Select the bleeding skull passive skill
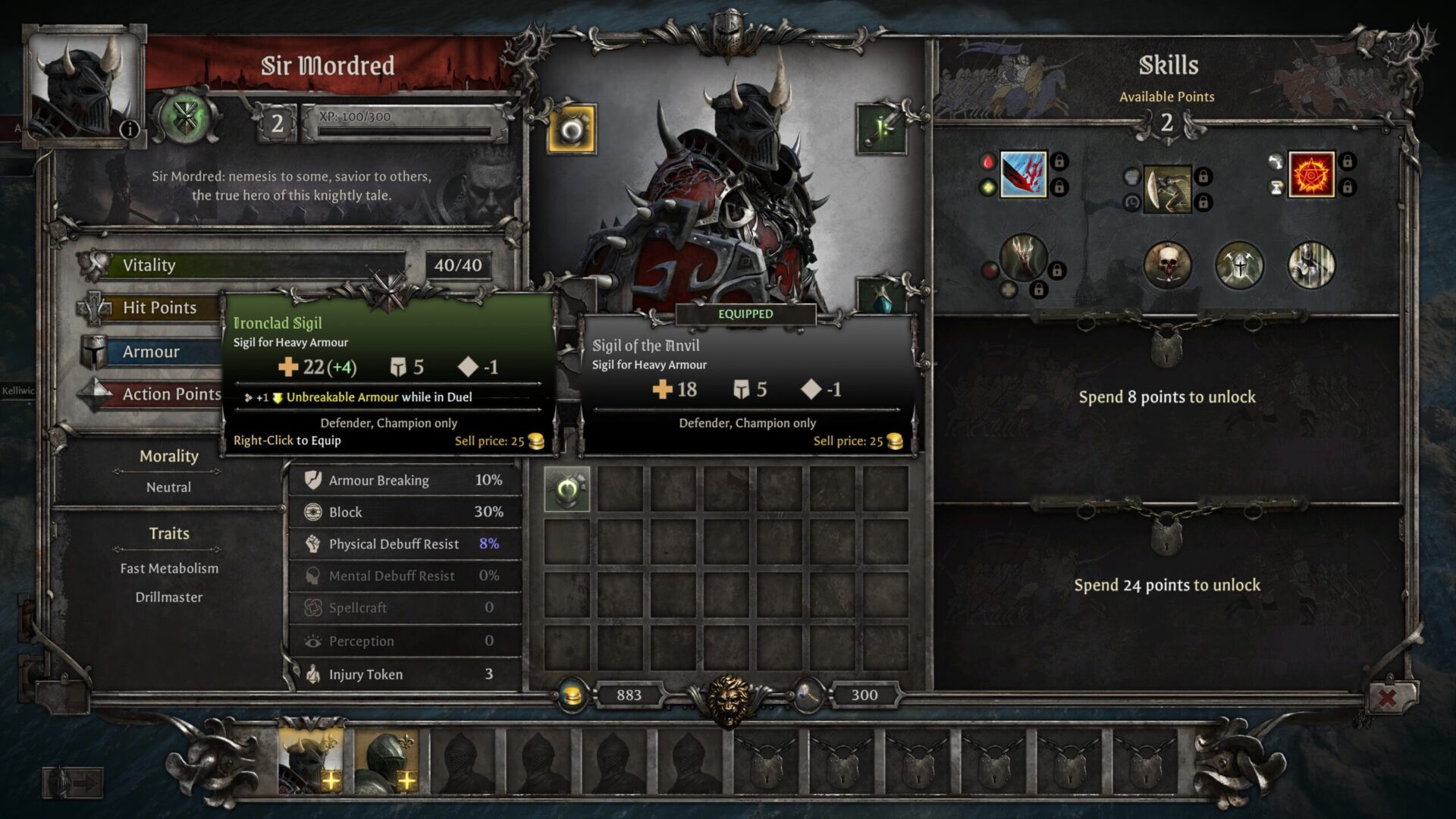Viewport: 1456px width, 819px height. (x=1167, y=265)
